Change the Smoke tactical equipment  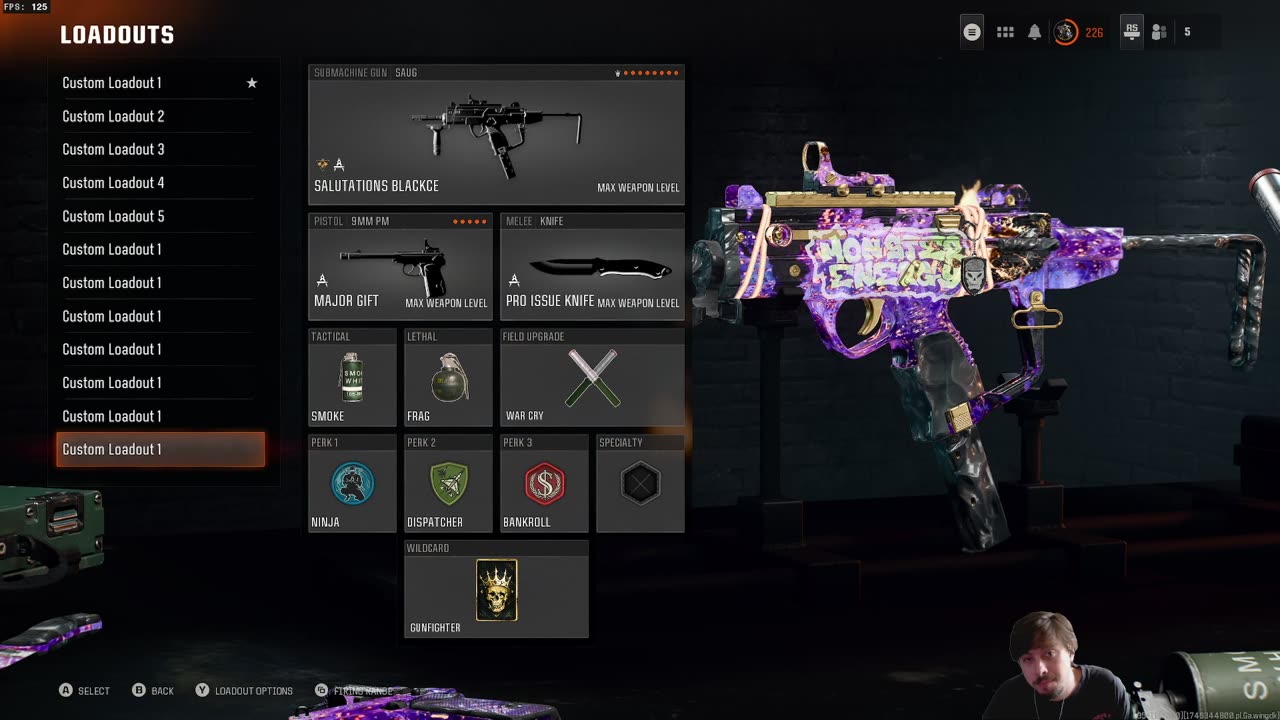click(x=352, y=378)
